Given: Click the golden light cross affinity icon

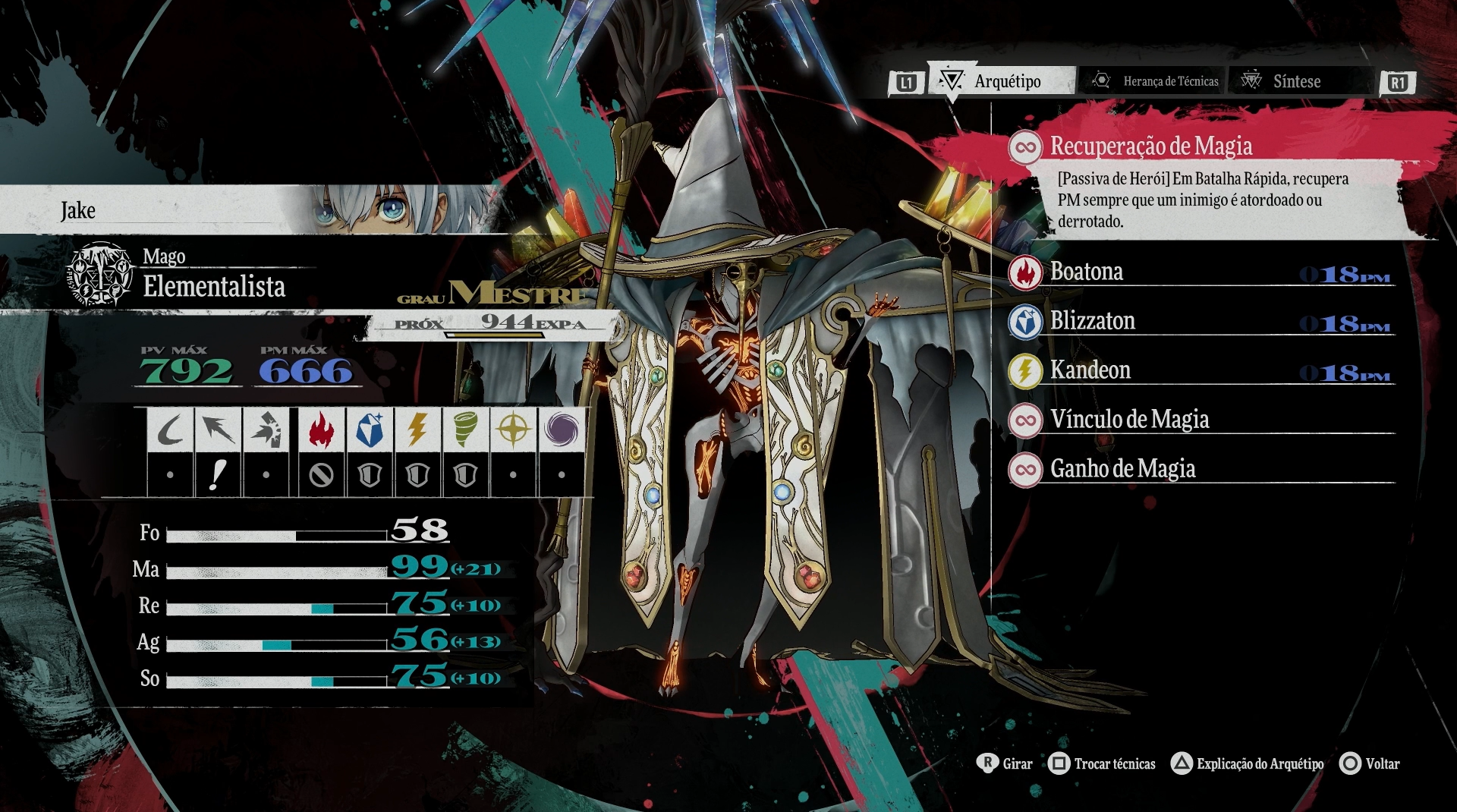Looking at the screenshot, I should tap(513, 430).
